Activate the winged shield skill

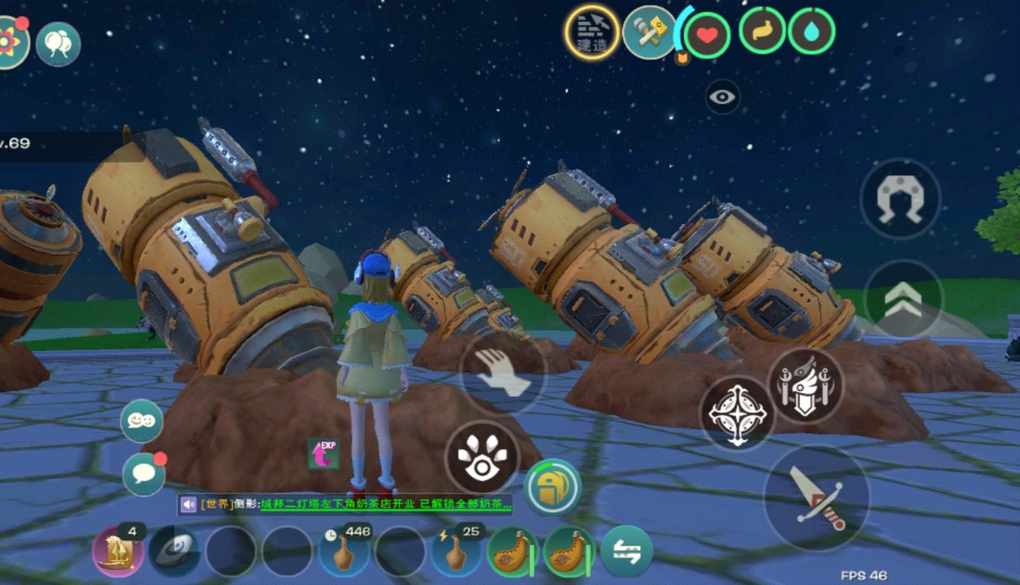pyautogui.click(x=804, y=385)
